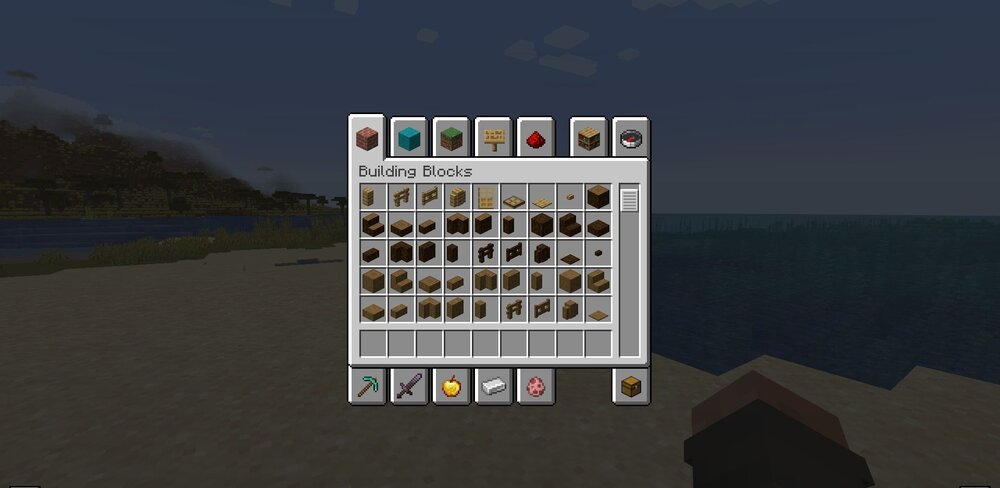Select the Building Blocks brick tab
Viewport: 1000px width, 488px height.
(x=367, y=138)
